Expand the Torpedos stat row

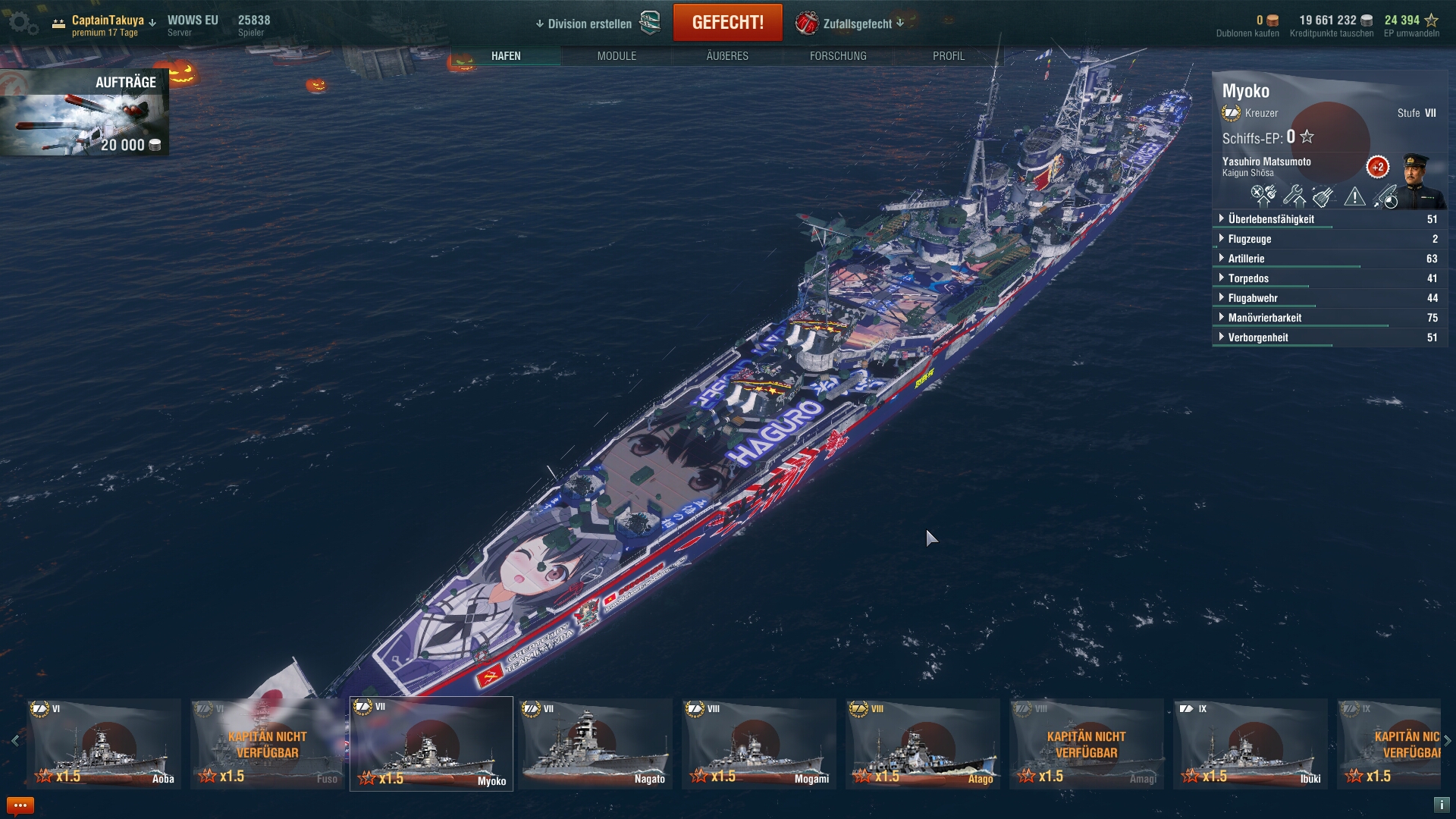[x=1248, y=278]
